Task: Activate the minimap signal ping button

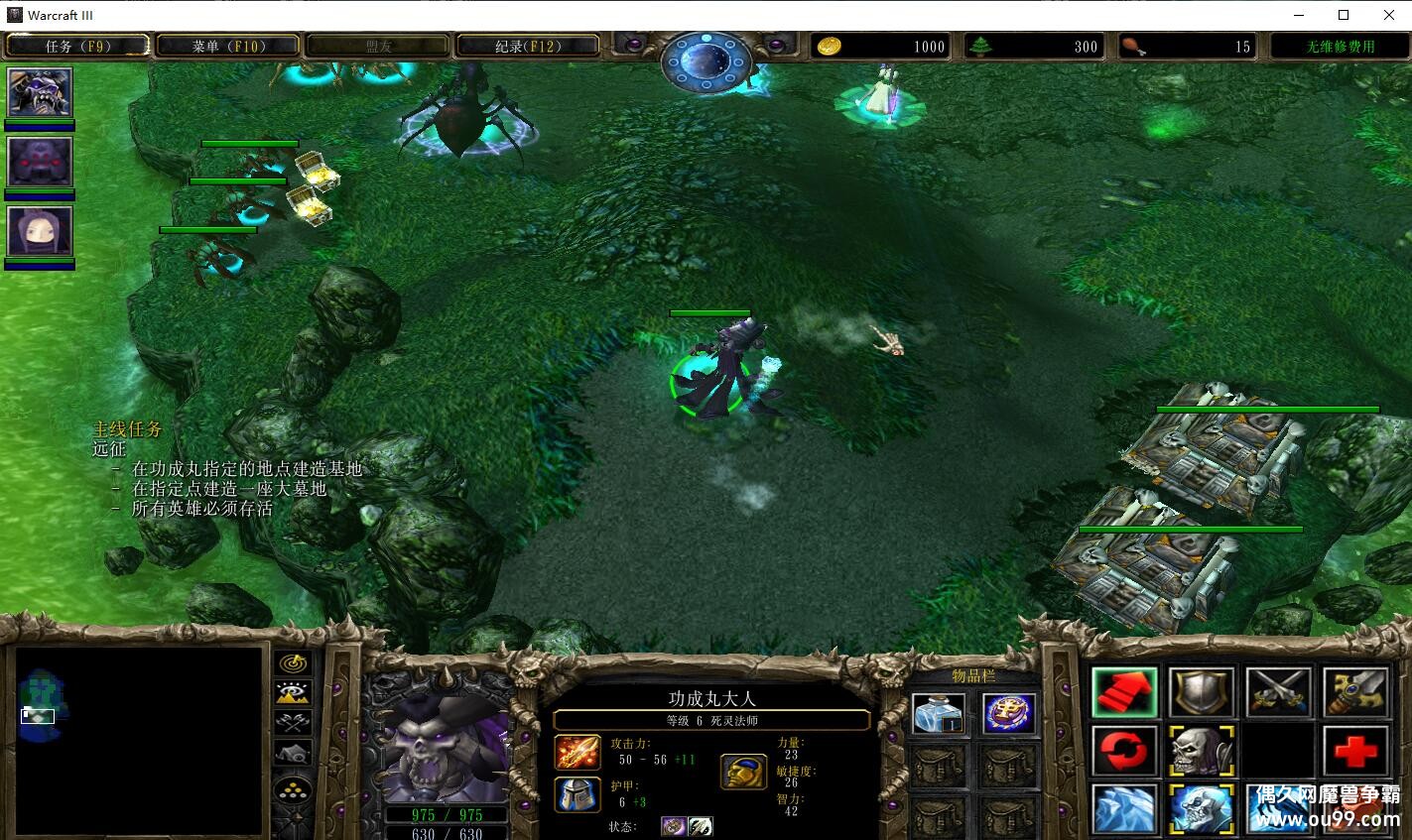Action: tap(295, 662)
